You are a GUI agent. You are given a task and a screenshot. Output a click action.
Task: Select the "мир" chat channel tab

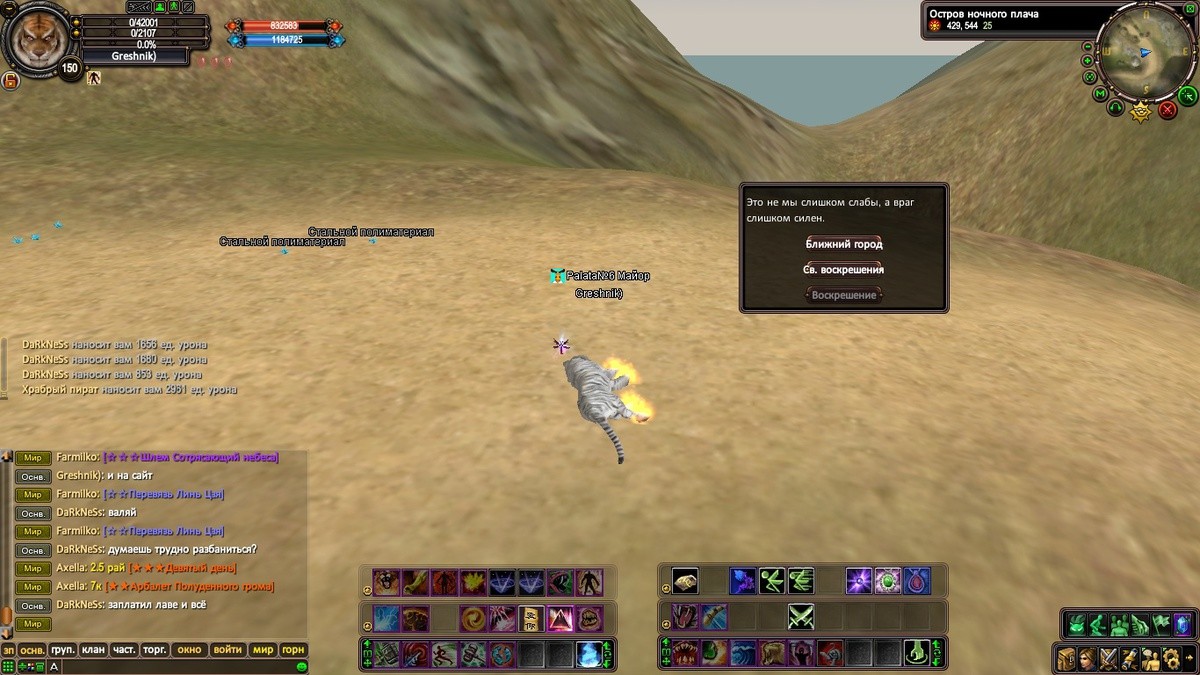262,650
